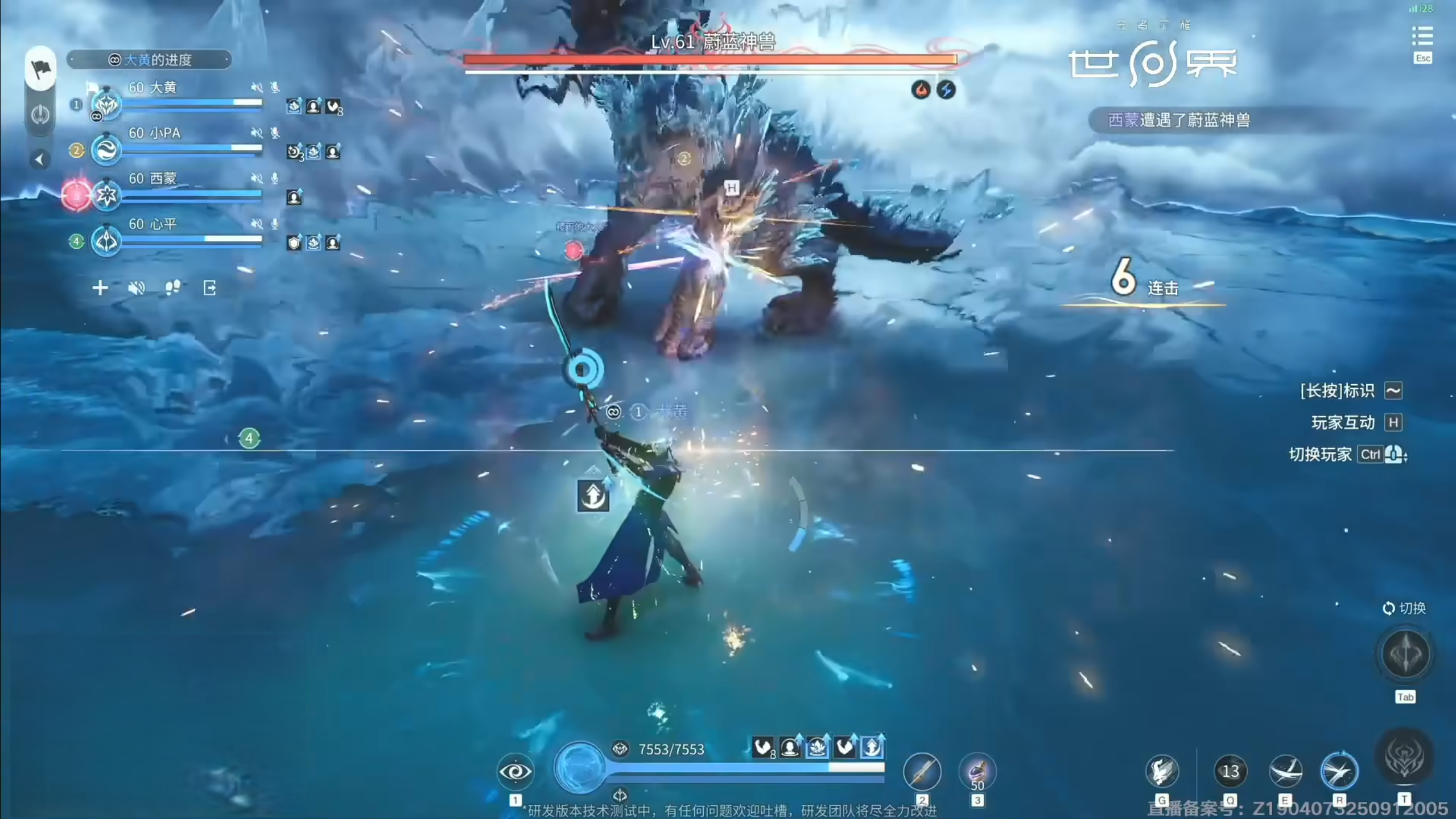Click the footprints follow button
The width and height of the screenshot is (1456, 819).
tap(172, 288)
